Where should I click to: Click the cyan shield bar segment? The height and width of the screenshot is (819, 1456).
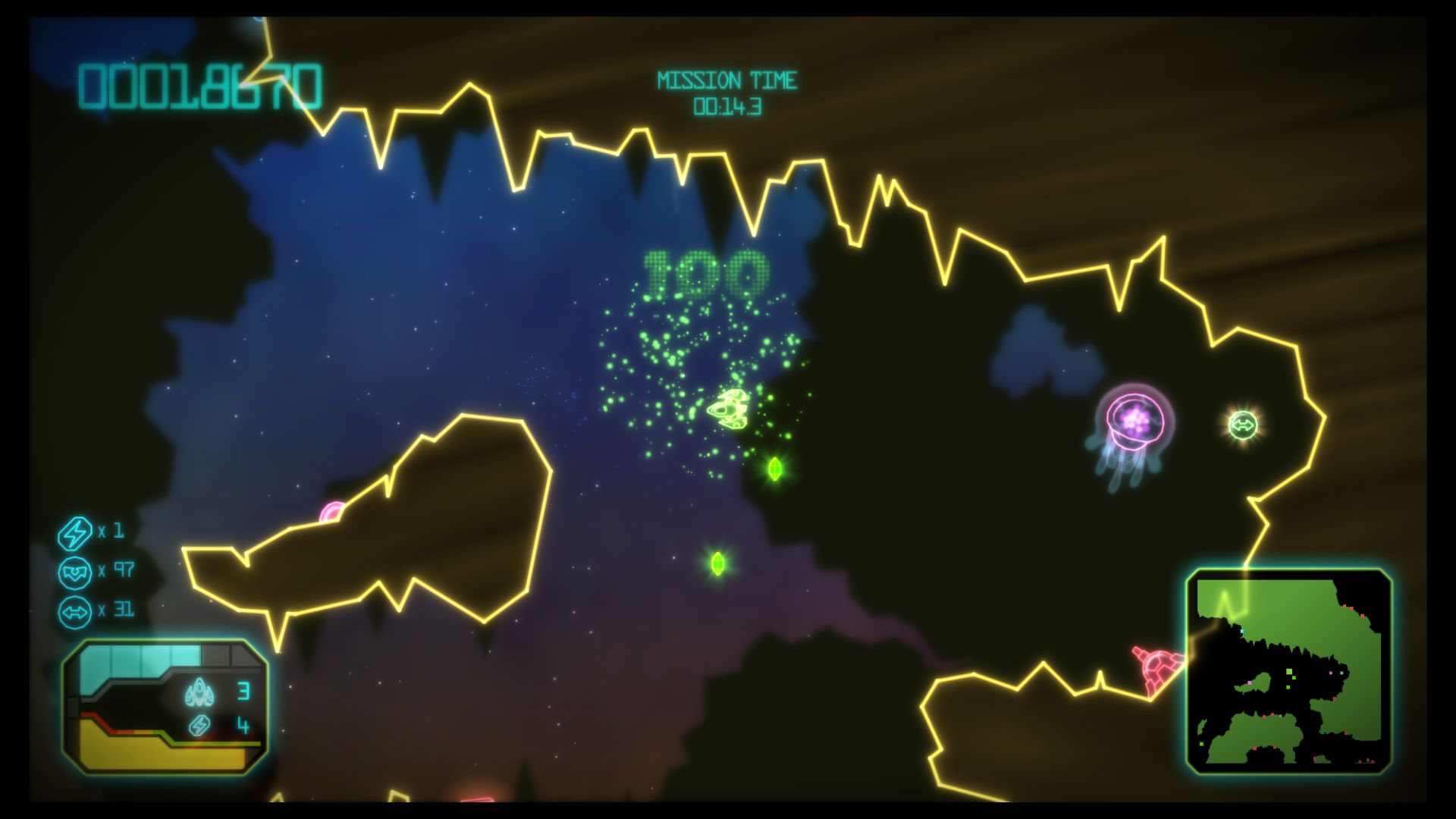[126, 658]
